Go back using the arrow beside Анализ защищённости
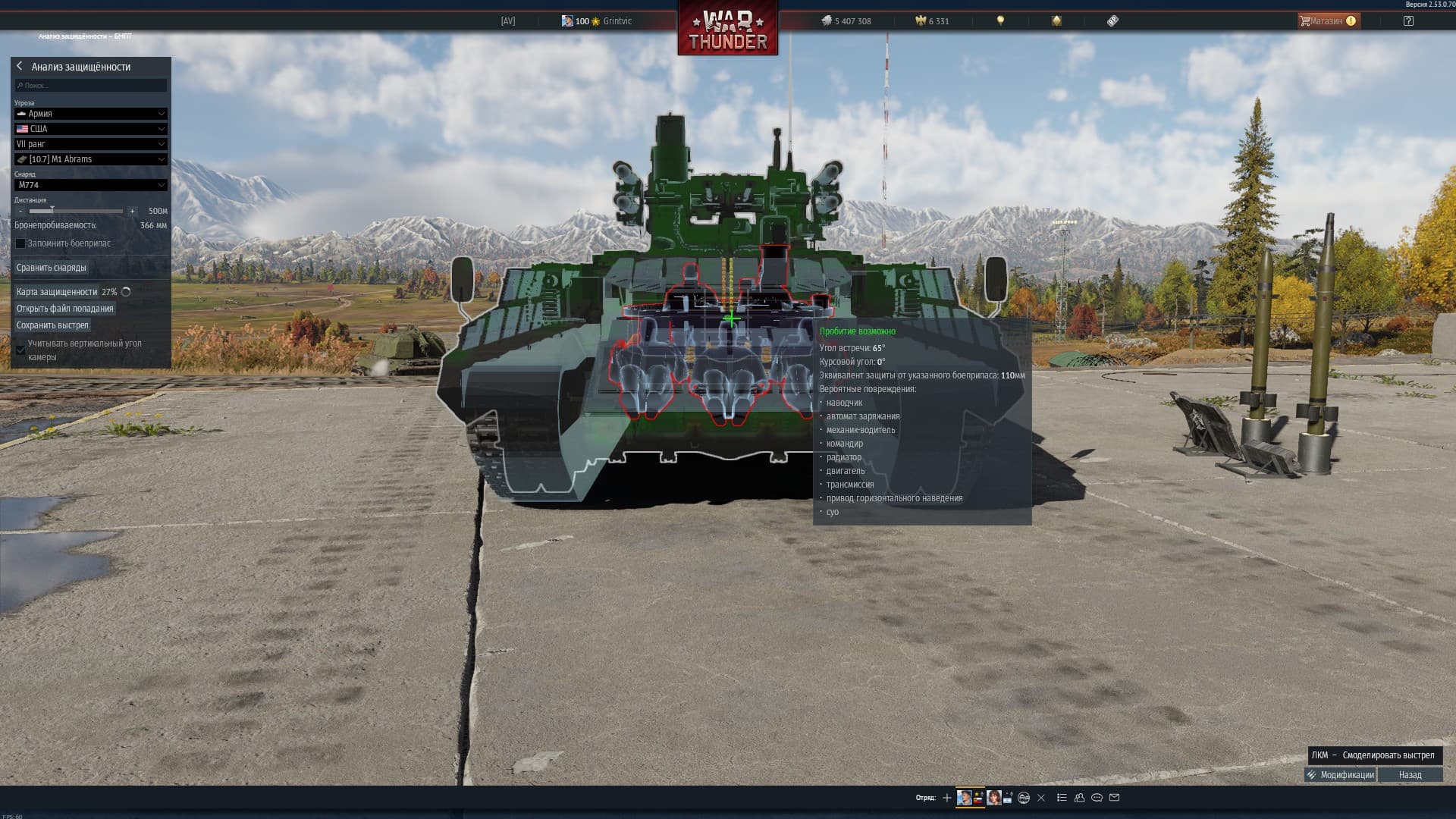 [x=20, y=67]
